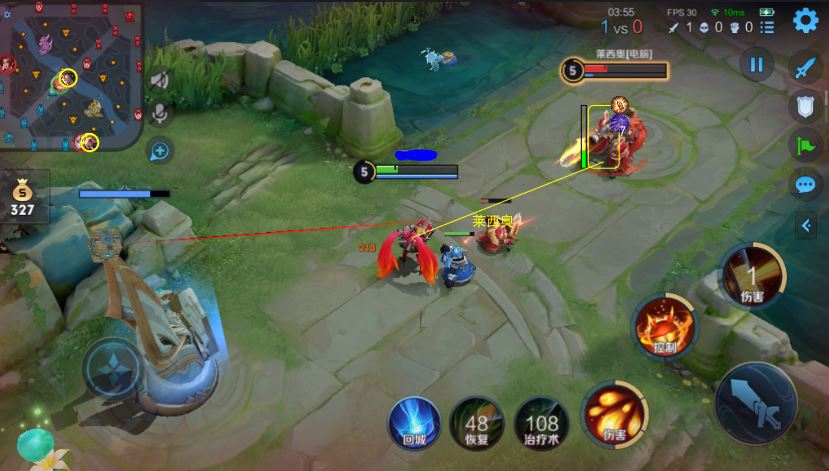
Task: Open the quick chat bubble
Action: coord(806,185)
